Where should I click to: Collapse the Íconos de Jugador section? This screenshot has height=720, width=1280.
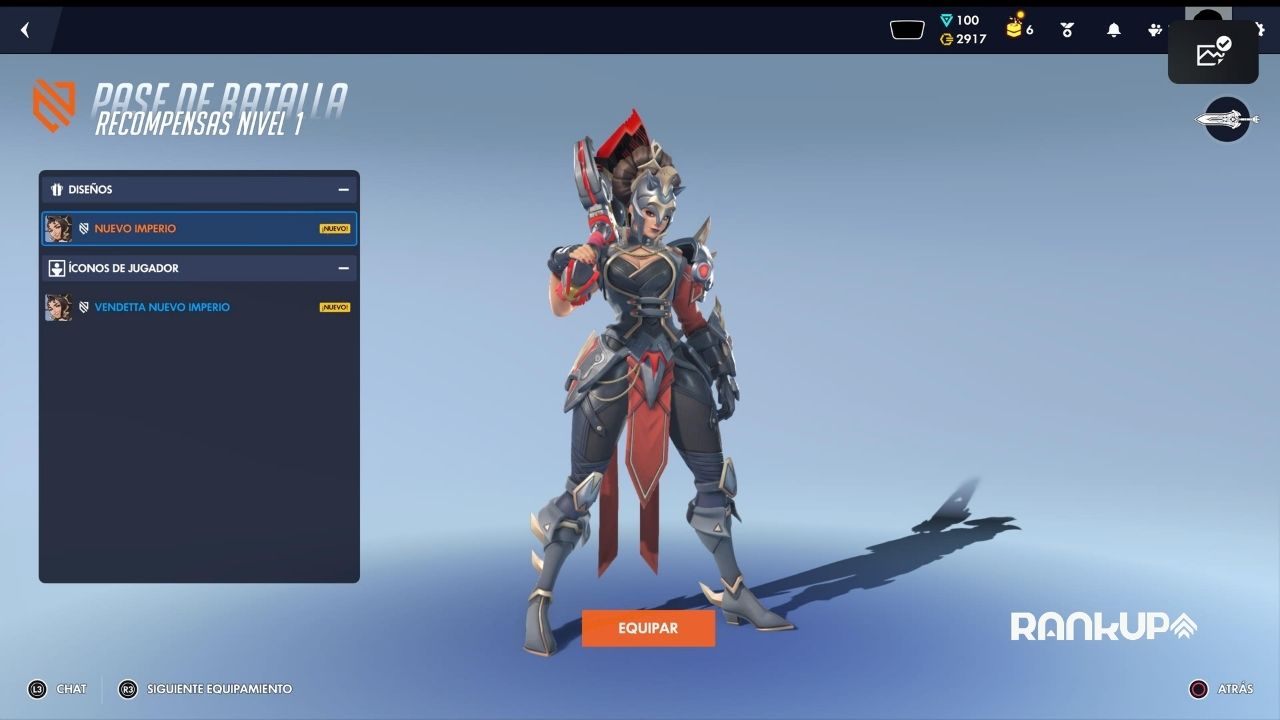tap(343, 268)
